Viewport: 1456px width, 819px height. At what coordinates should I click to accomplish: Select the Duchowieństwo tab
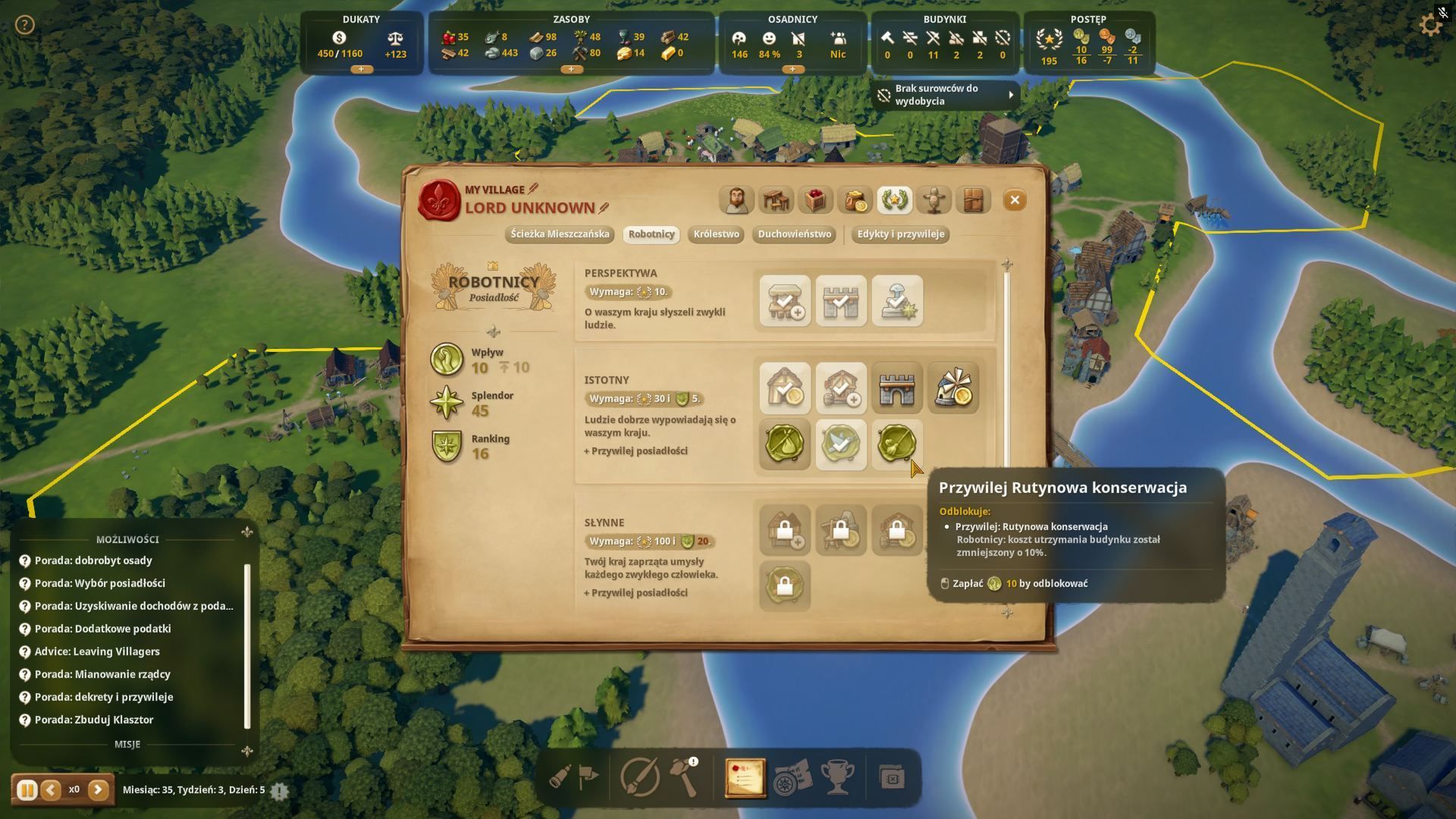pyautogui.click(x=795, y=234)
